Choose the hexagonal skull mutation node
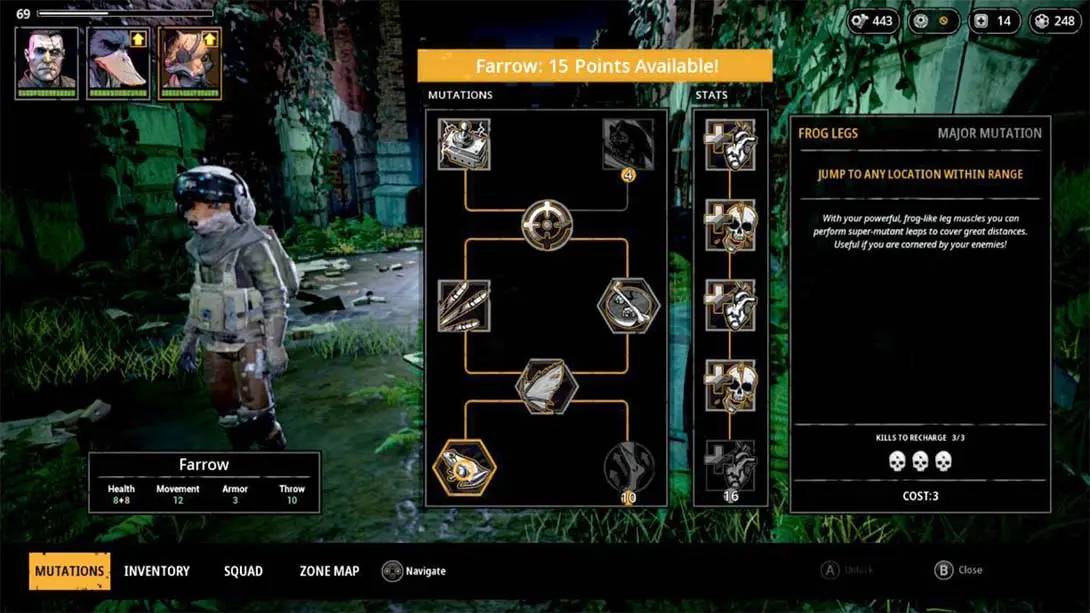This screenshot has width=1090, height=613. pos(628,305)
